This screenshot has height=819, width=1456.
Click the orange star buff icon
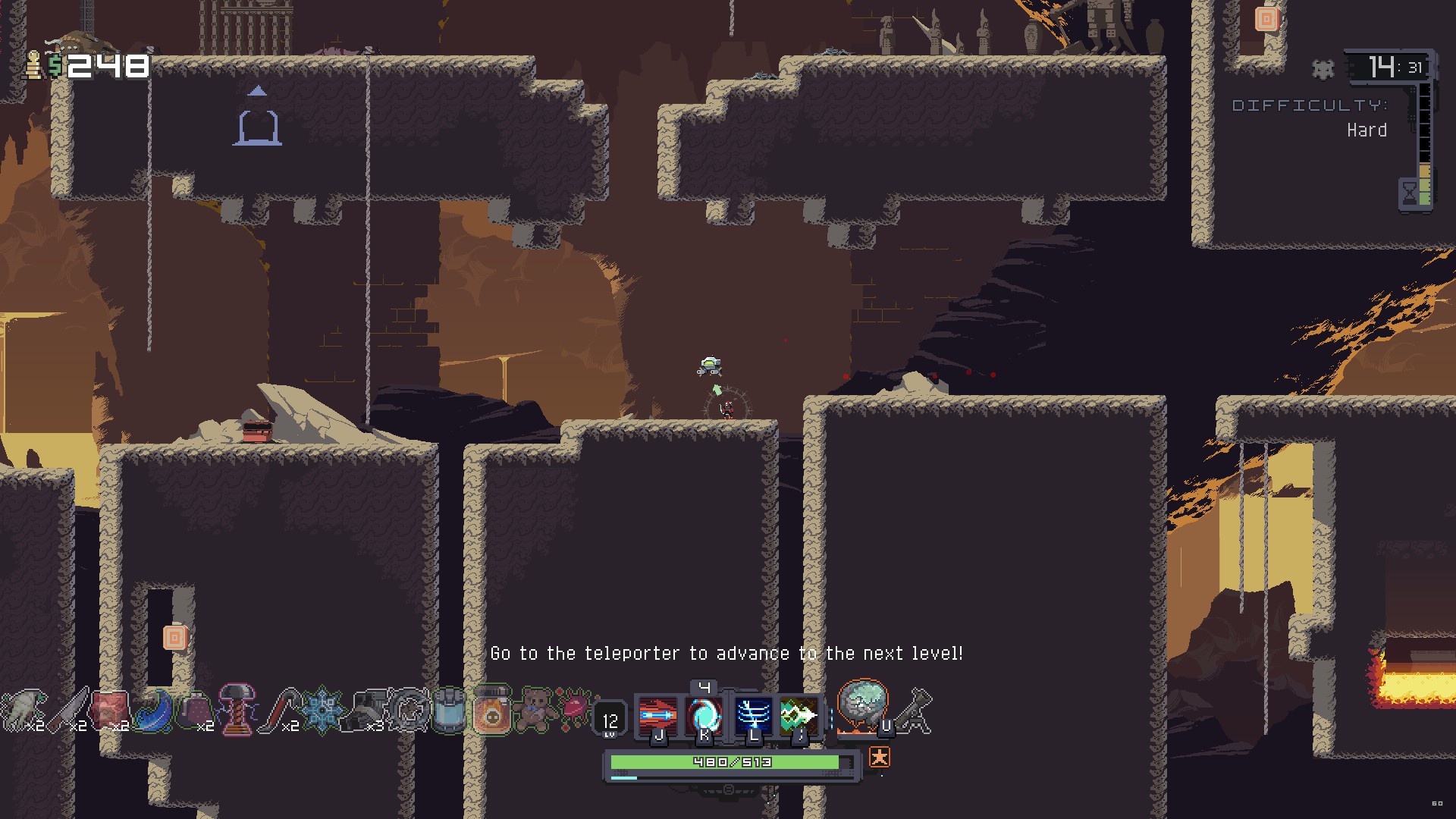(x=879, y=757)
